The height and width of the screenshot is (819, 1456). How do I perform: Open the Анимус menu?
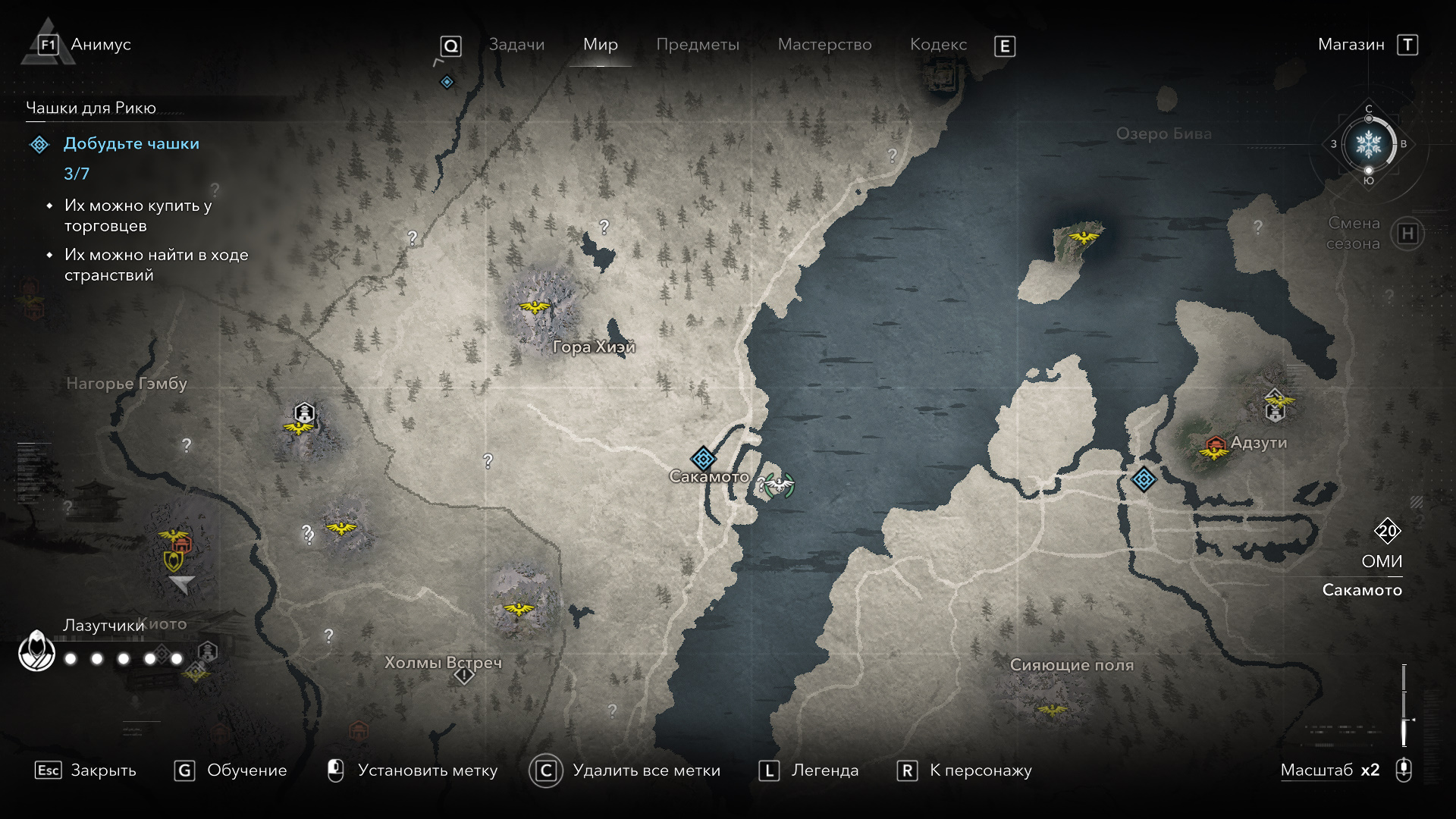(100, 45)
